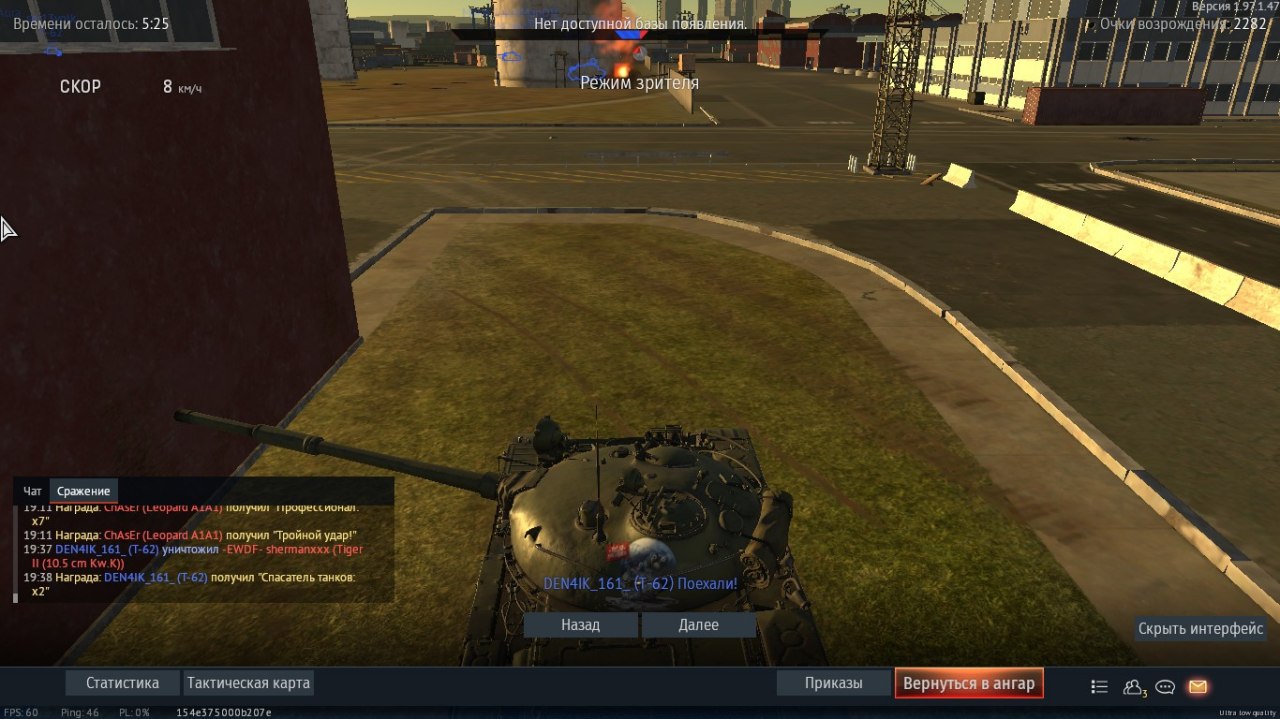Open the Приказы menu
Image resolution: width=1280 pixels, height=719 pixels.
(833, 684)
